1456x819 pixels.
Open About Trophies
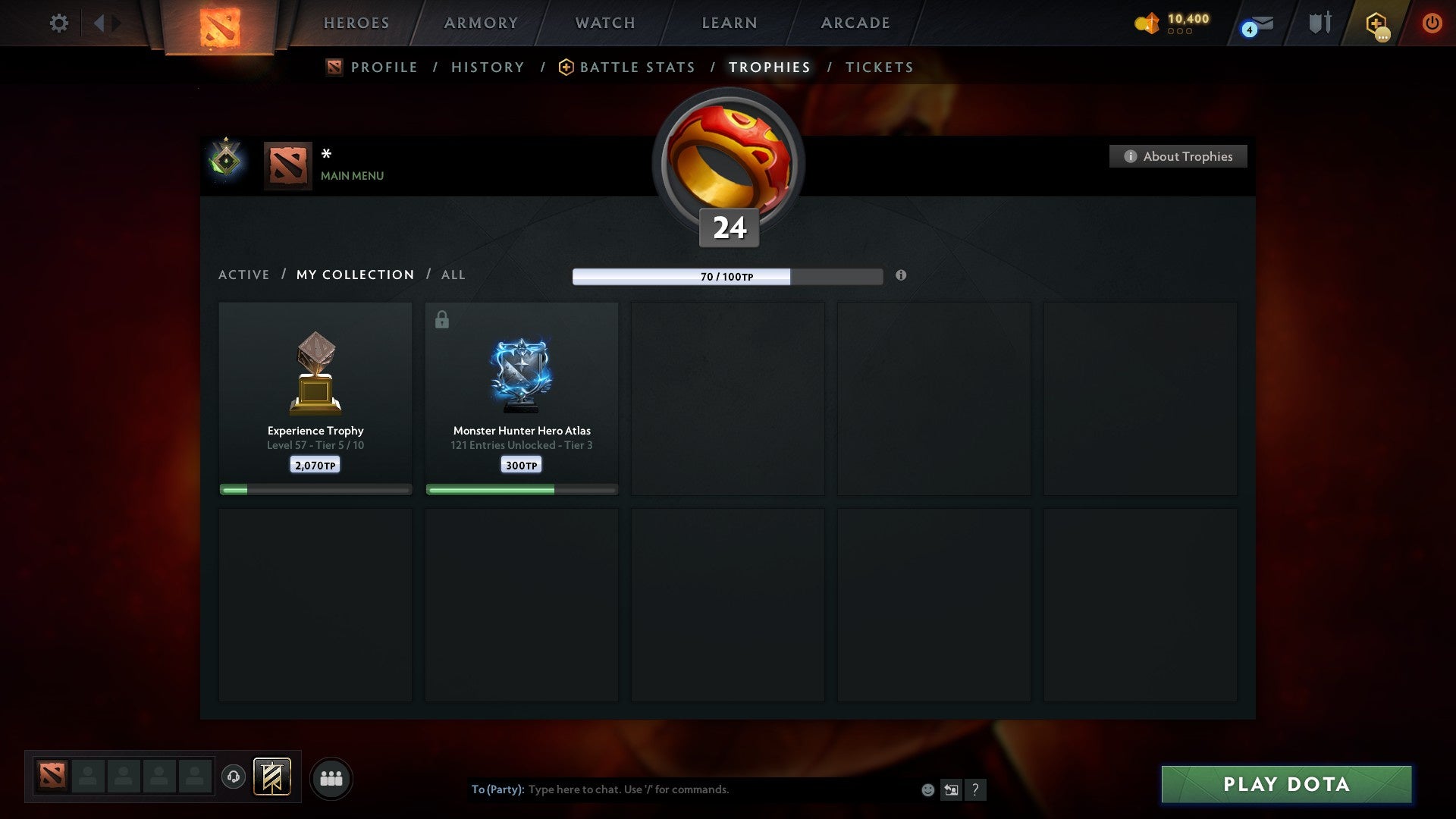click(x=1178, y=156)
